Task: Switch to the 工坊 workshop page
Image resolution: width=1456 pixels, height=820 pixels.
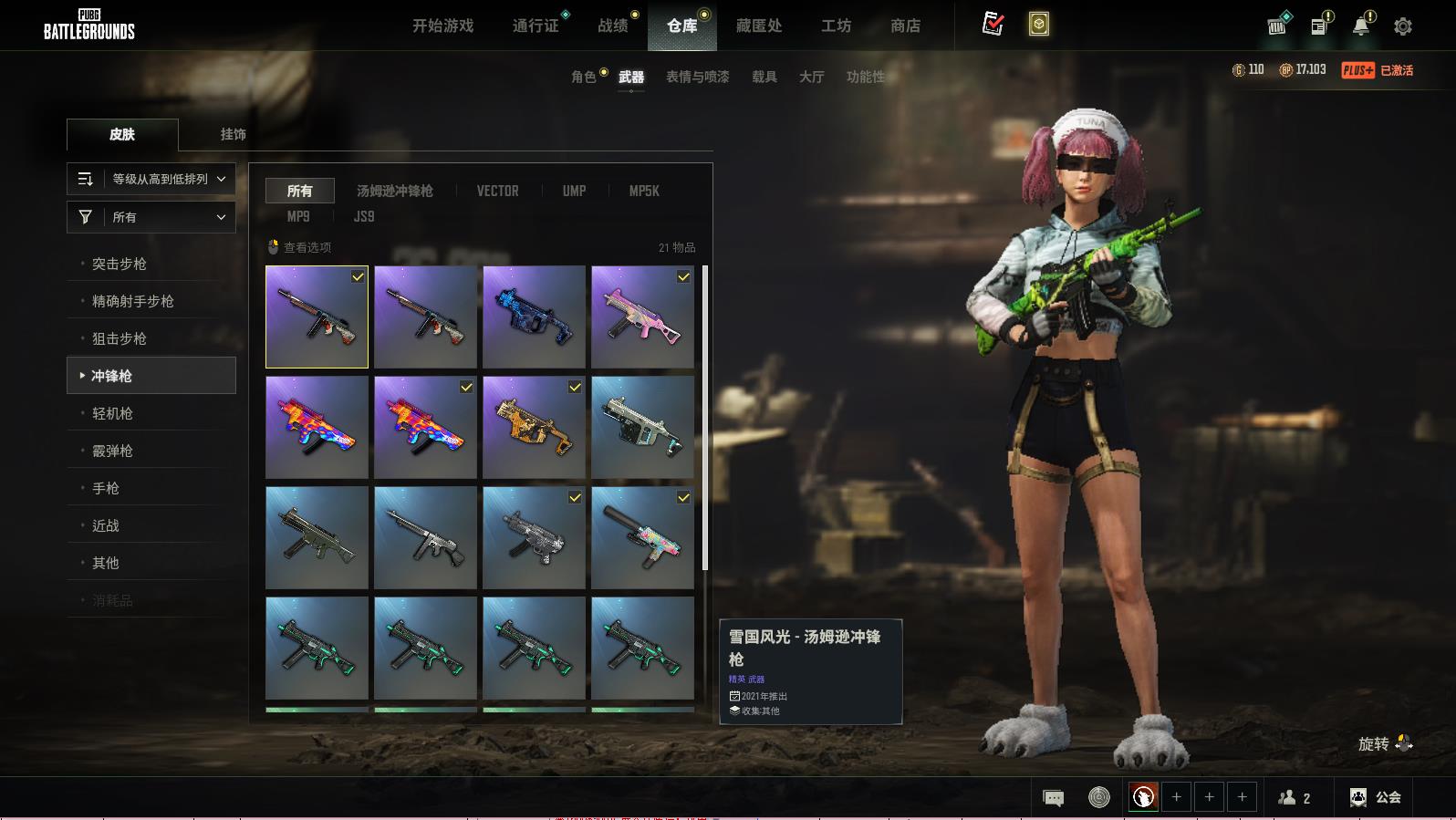Action: [836, 26]
